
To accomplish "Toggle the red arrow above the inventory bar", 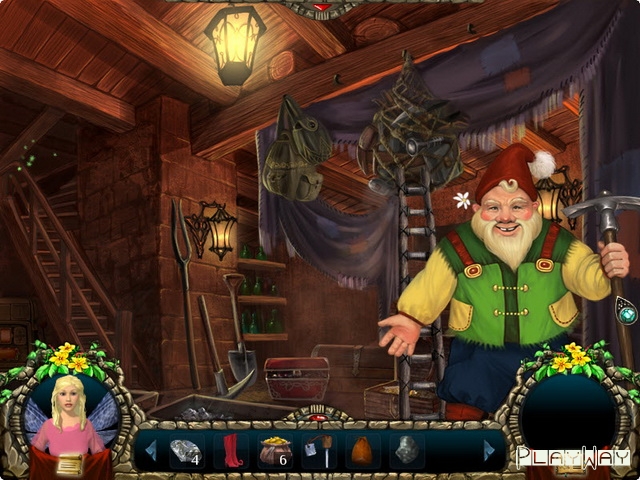I will coord(320,415).
